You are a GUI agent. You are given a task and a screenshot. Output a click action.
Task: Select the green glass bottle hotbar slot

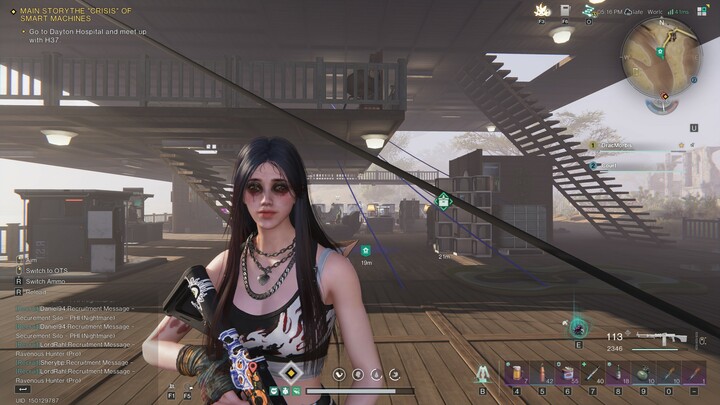(x=619, y=374)
